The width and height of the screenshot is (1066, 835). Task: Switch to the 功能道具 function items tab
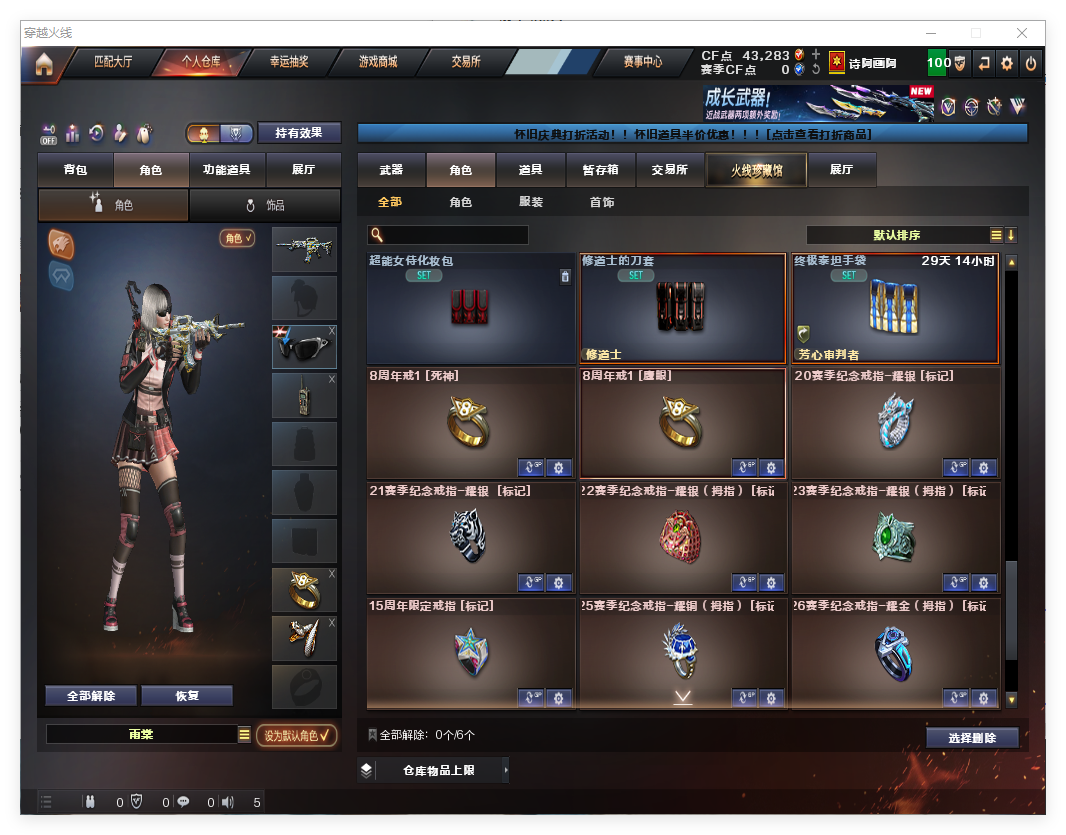click(x=226, y=170)
